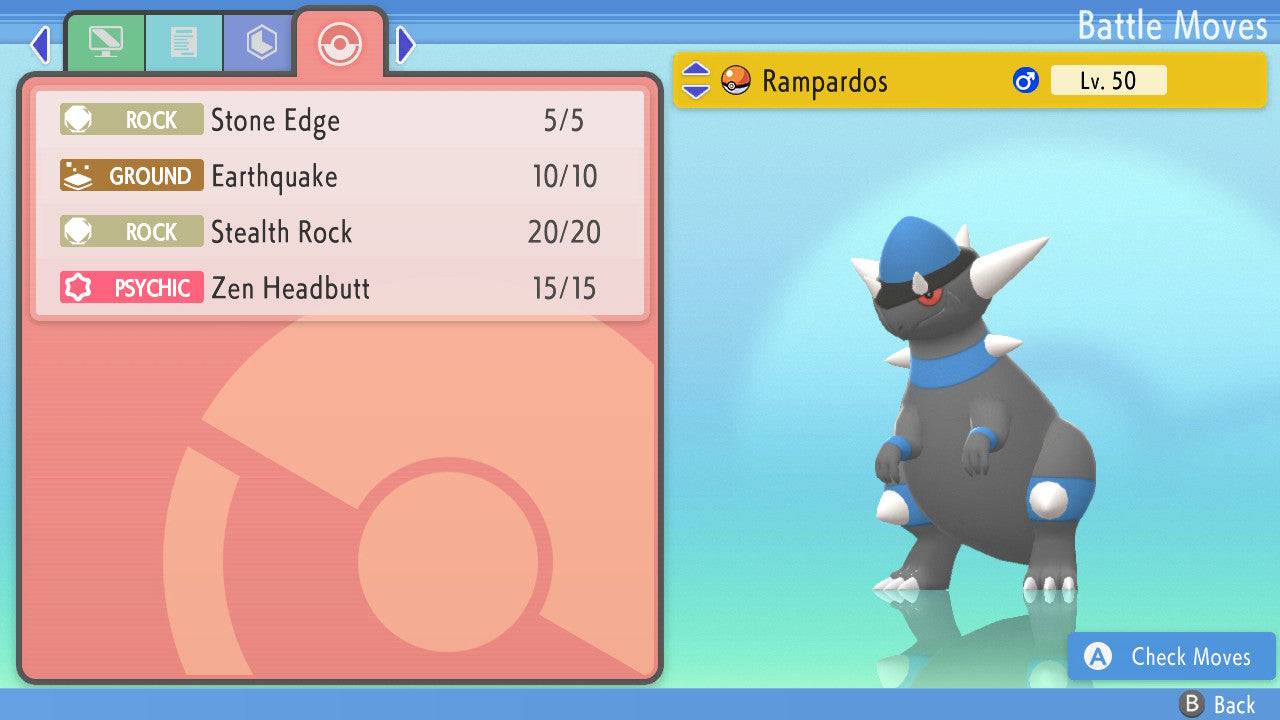Viewport: 1280px width, 720px height.
Task: Select the Stealth Rock move
Action: [340, 233]
